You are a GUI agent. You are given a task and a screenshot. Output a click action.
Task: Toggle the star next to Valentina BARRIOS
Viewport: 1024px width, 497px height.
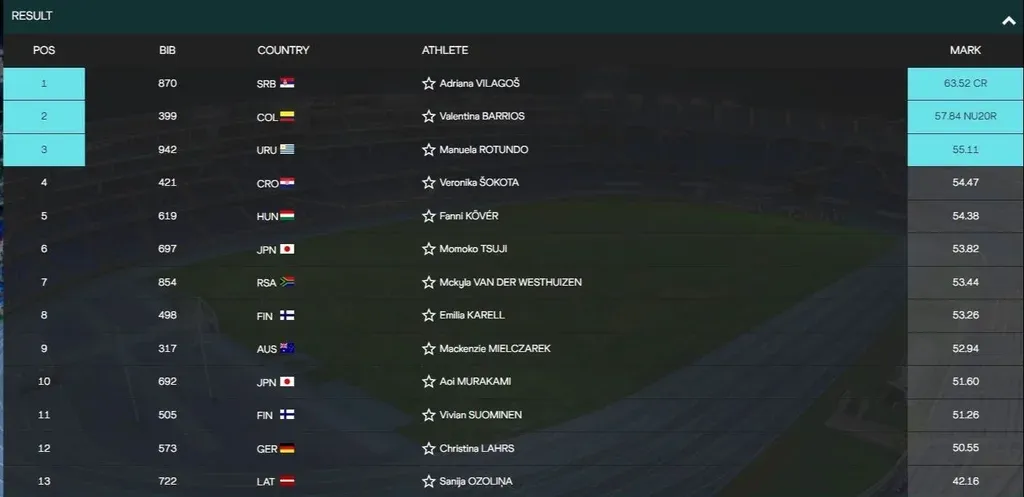429,117
